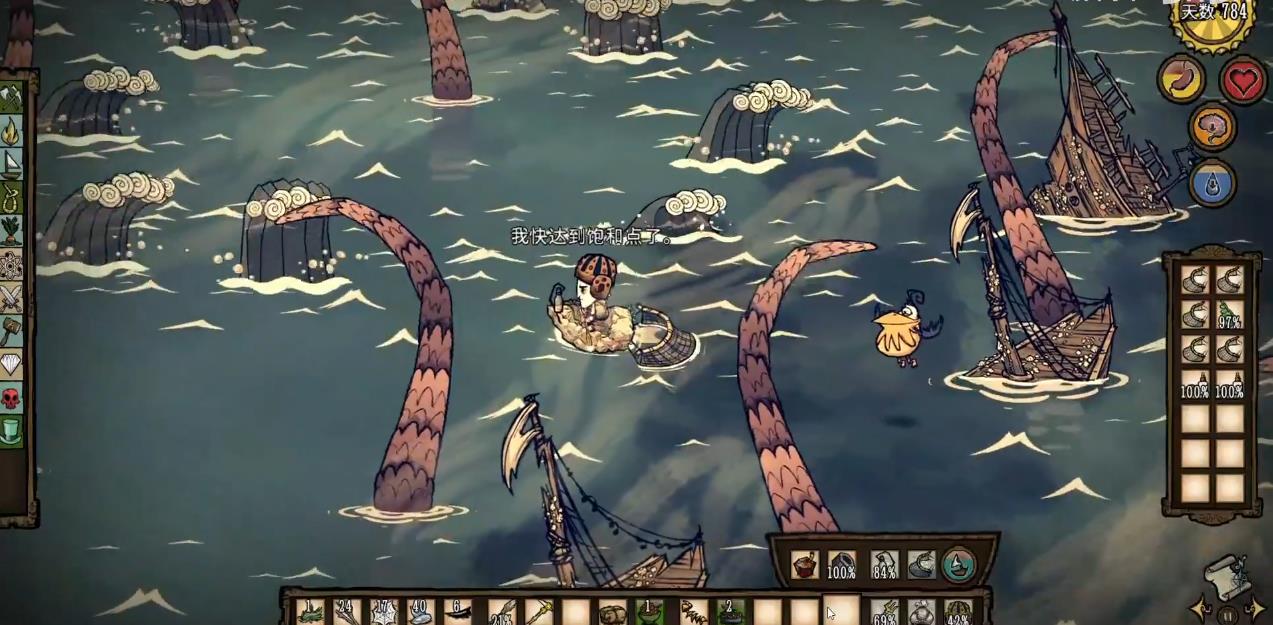Select the 40-count stack inventory slot
Image resolution: width=1273 pixels, height=625 pixels.
pos(421,612)
